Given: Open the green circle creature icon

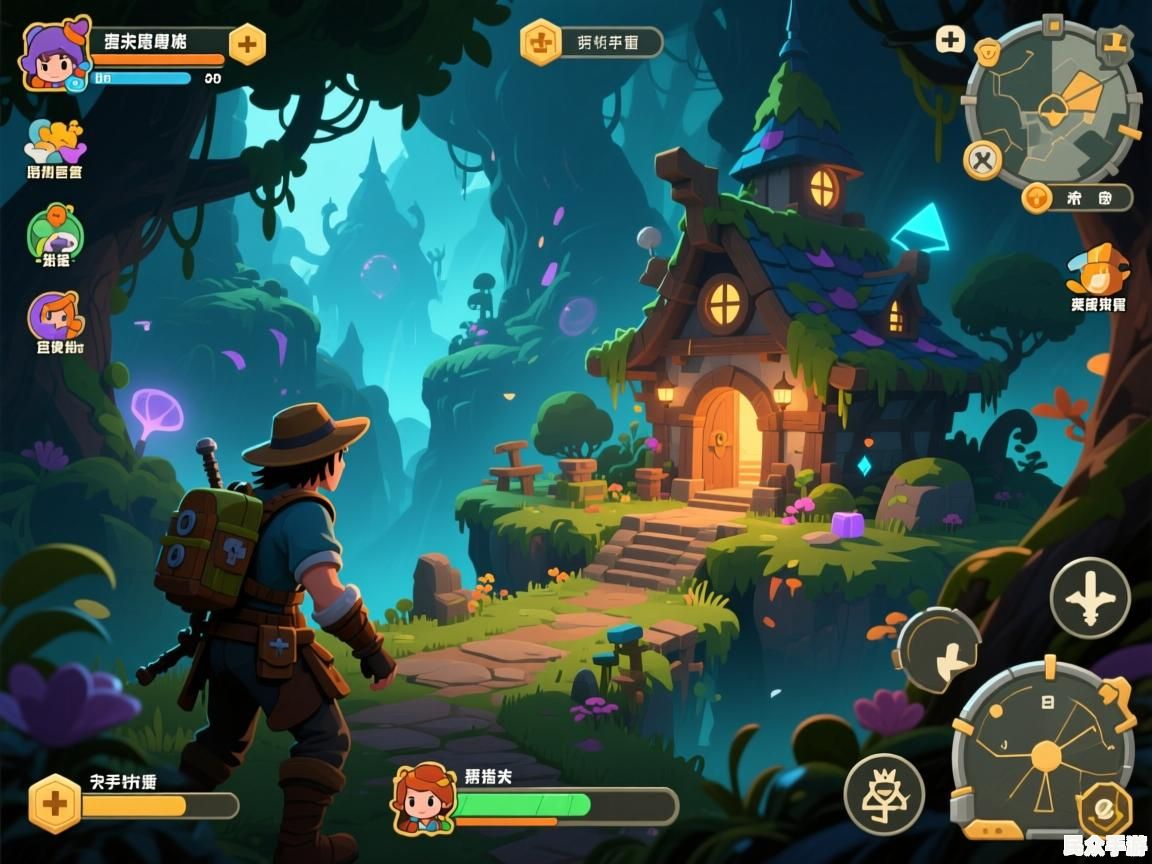Looking at the screenshot, I should pos(56,231).
